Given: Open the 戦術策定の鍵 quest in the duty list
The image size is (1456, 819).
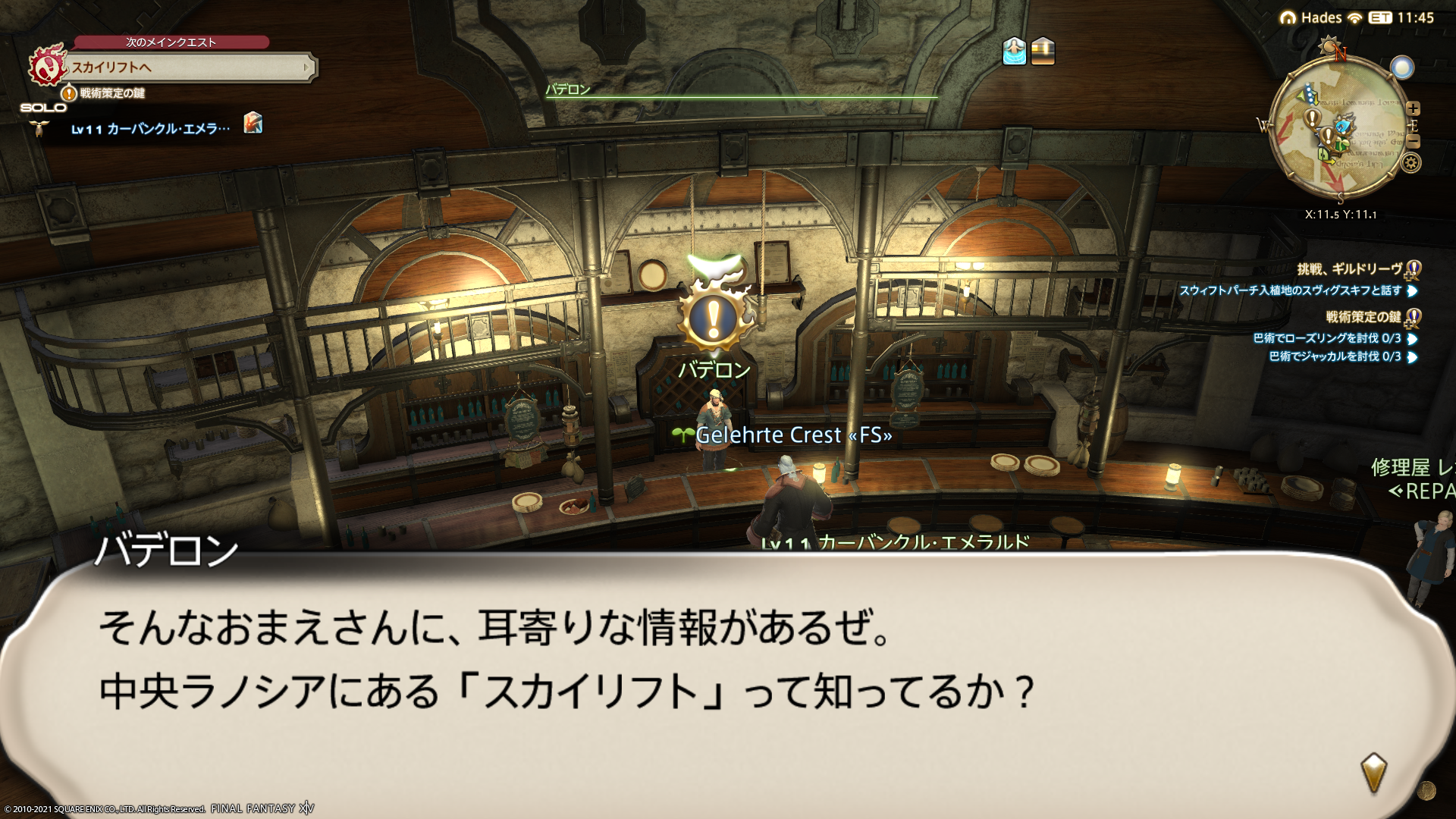Looking at the screenshot, I should click(1363, 317).
